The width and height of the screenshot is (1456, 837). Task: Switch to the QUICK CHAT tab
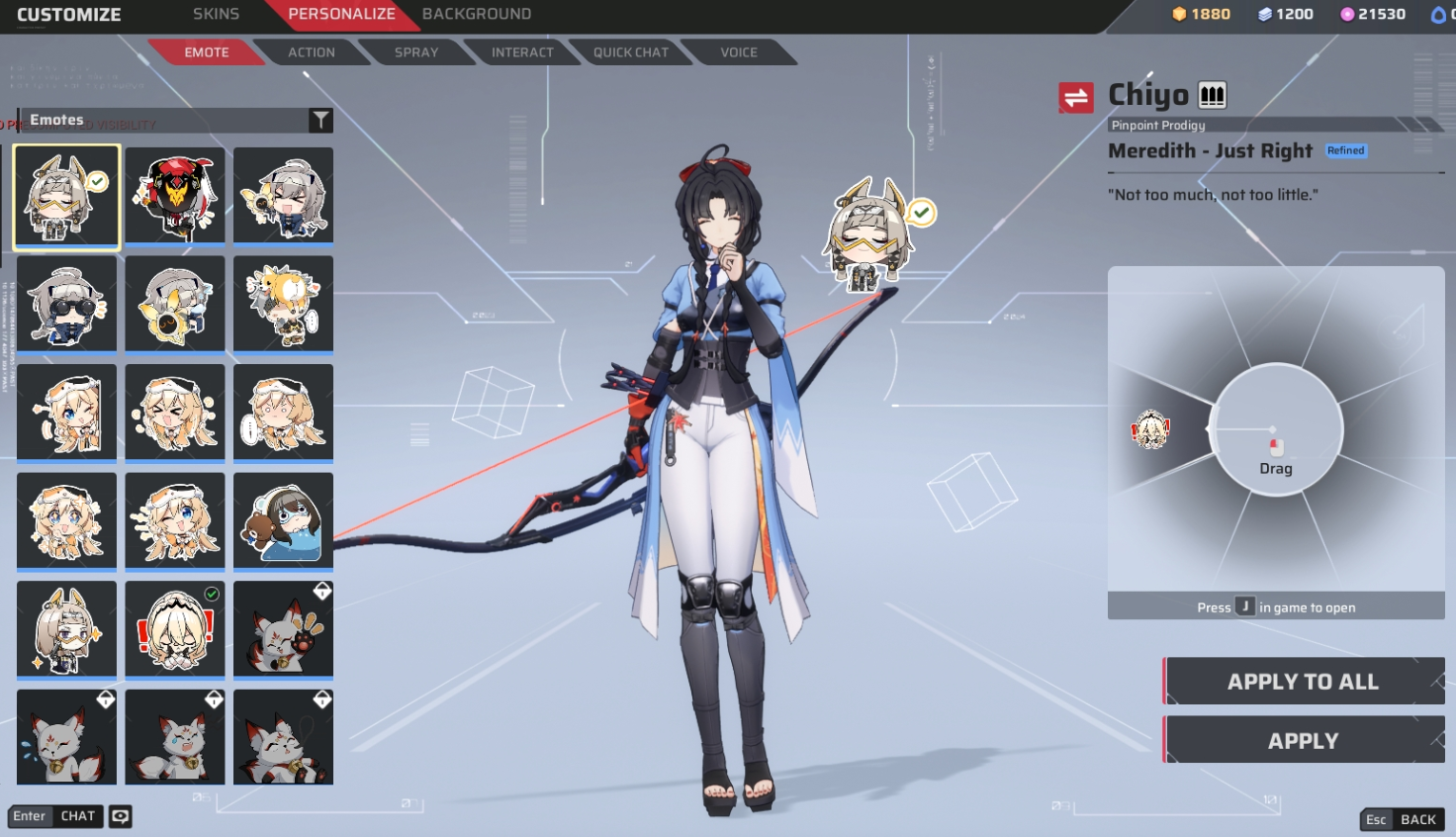(631, 52)
